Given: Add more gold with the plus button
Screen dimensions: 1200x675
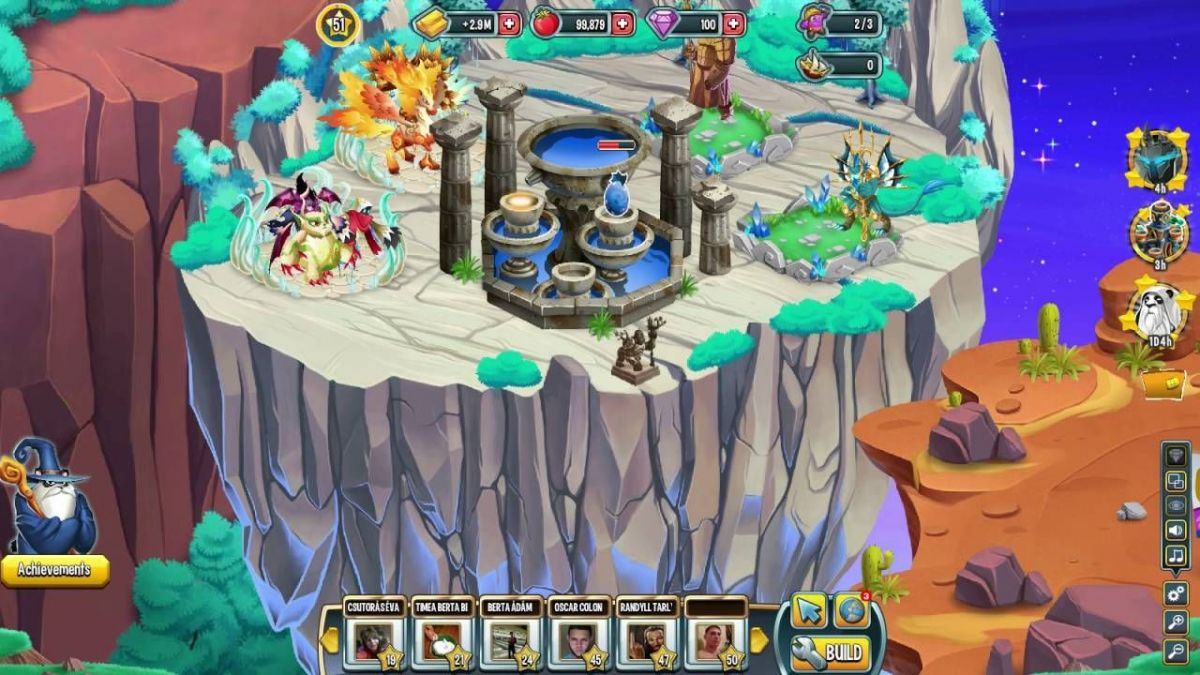Looking at the screenshot, I should [x=510, y=23].
